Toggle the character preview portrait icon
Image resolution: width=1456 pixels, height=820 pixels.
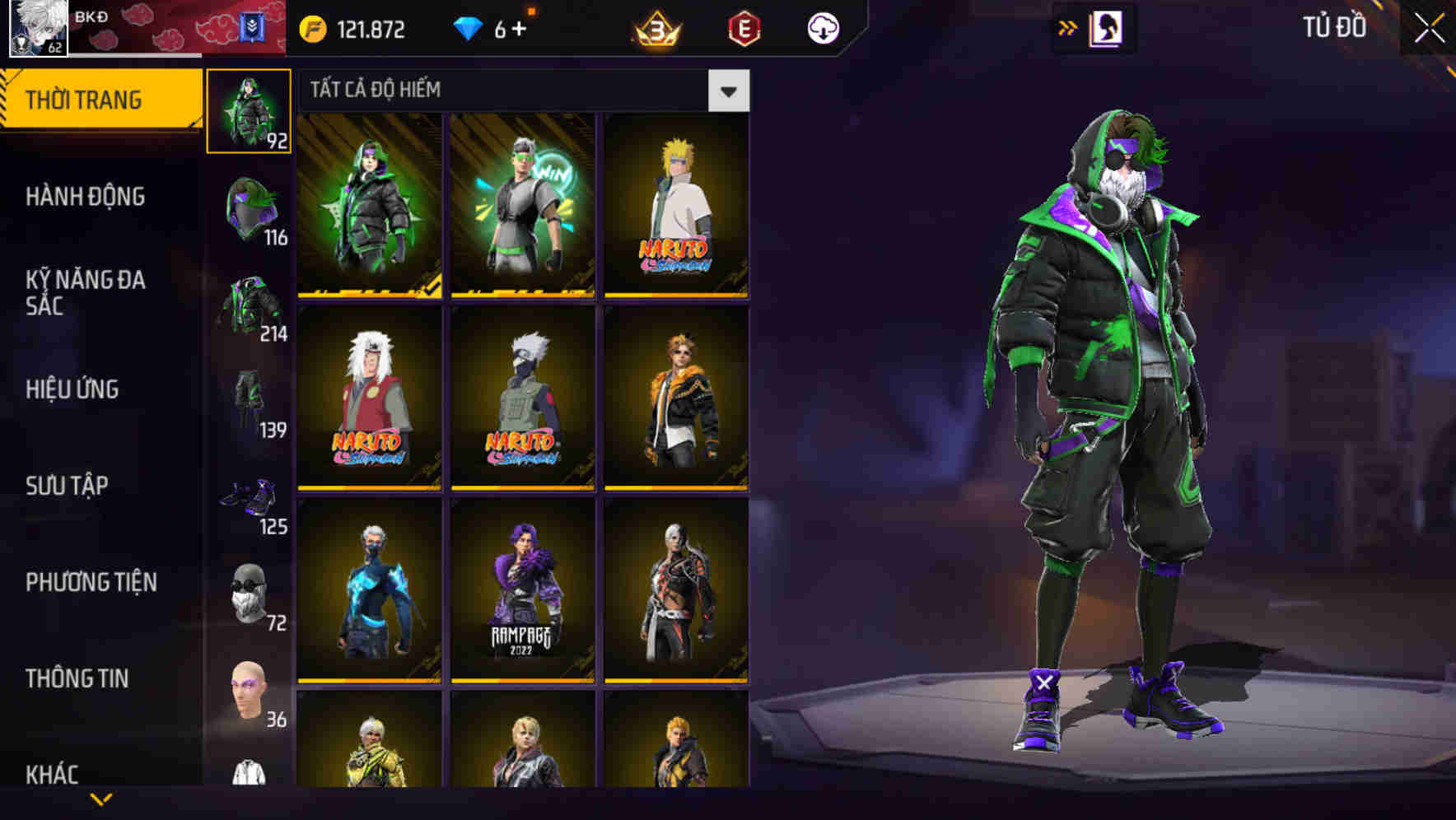(1108, 27)
